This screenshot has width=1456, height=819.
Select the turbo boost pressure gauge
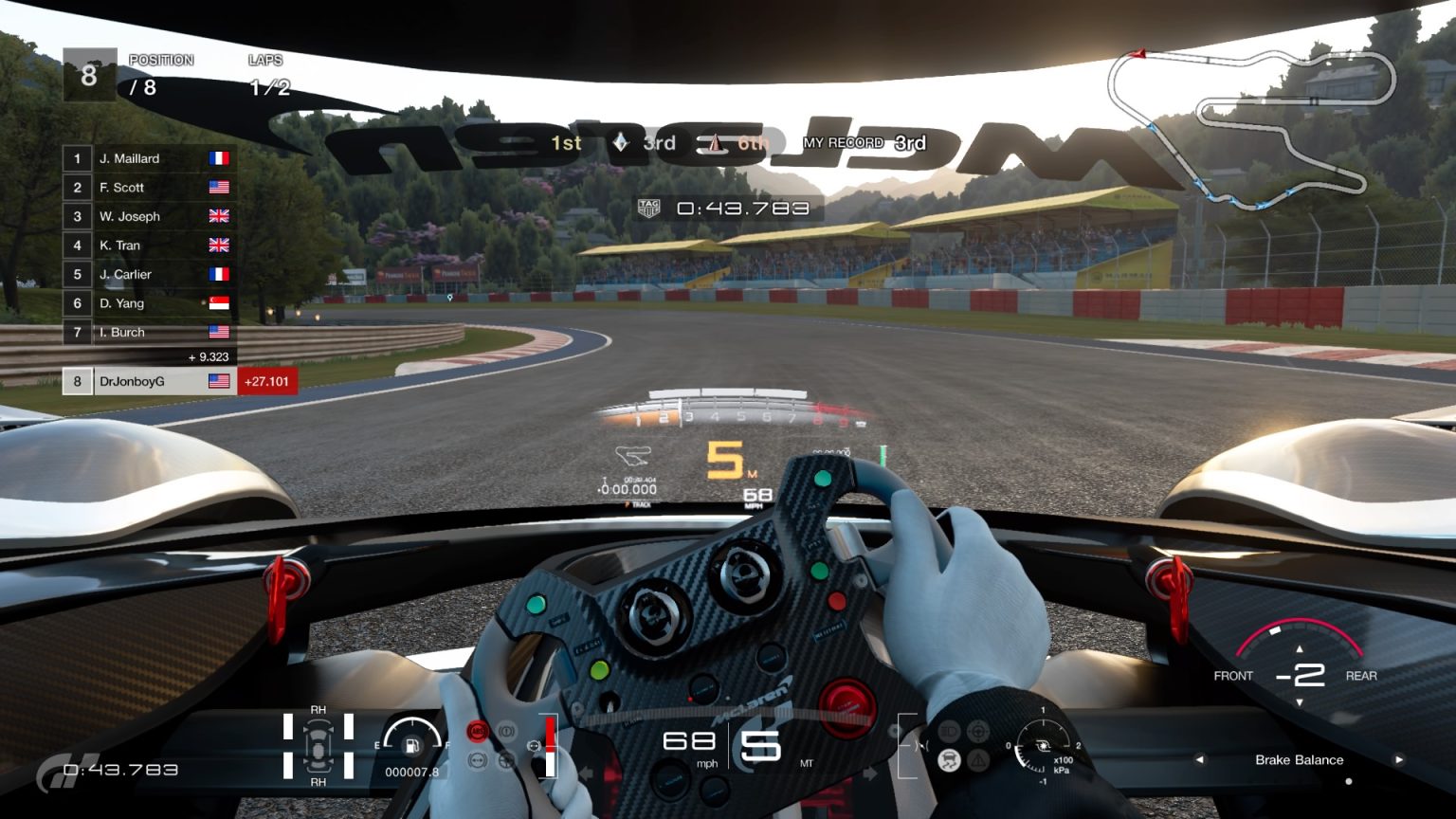[1046, 747]
